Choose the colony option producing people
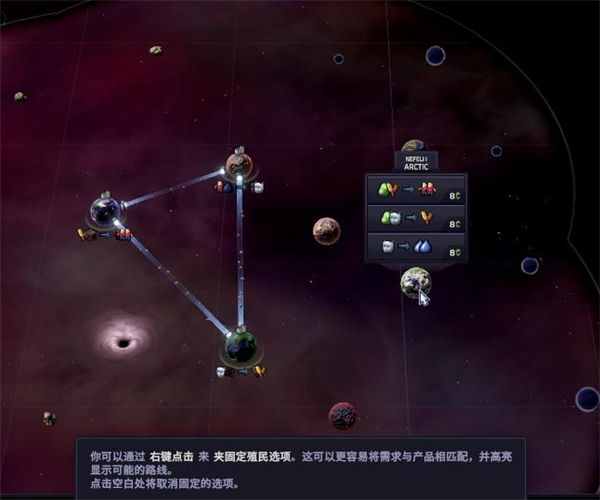600x500 pixels. point(416,188)
